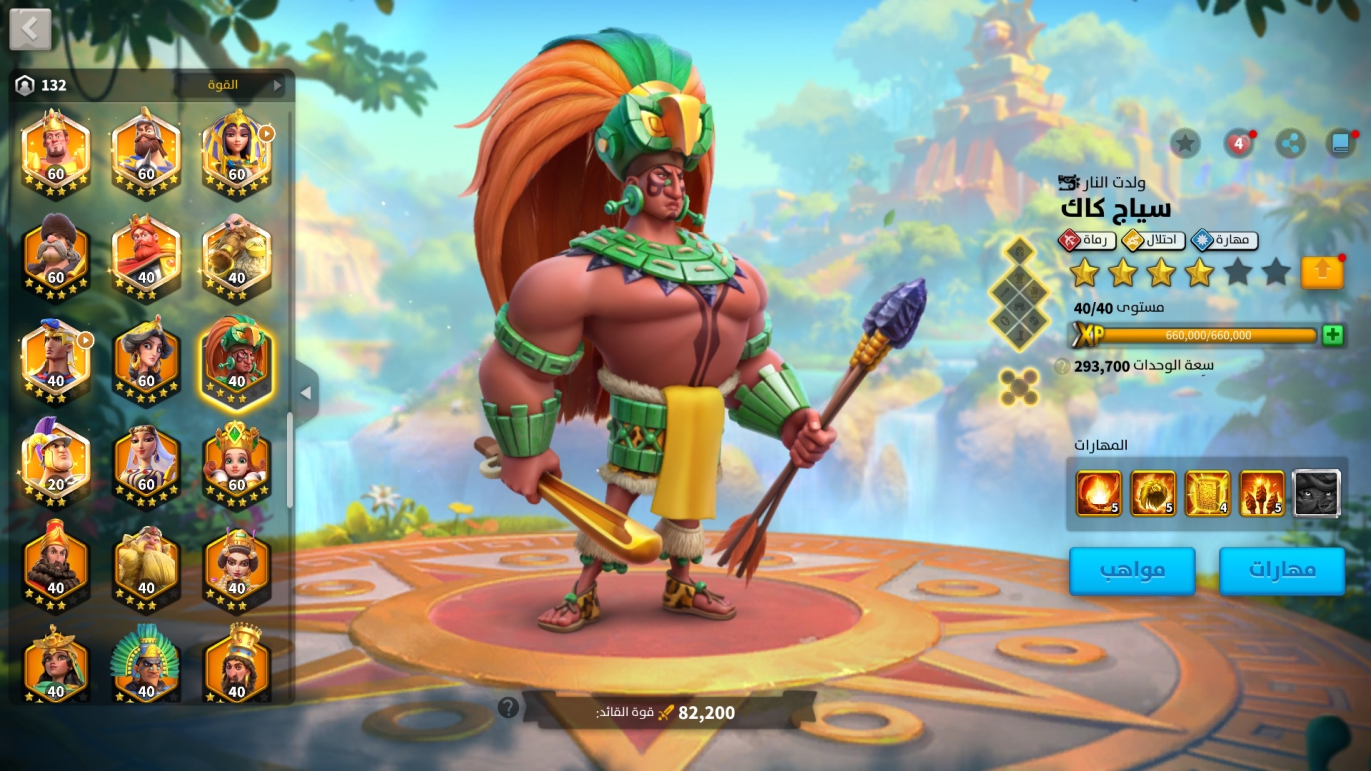1371x771 pixels.
Task: View the golden tablet skill
Action: 1207,493
